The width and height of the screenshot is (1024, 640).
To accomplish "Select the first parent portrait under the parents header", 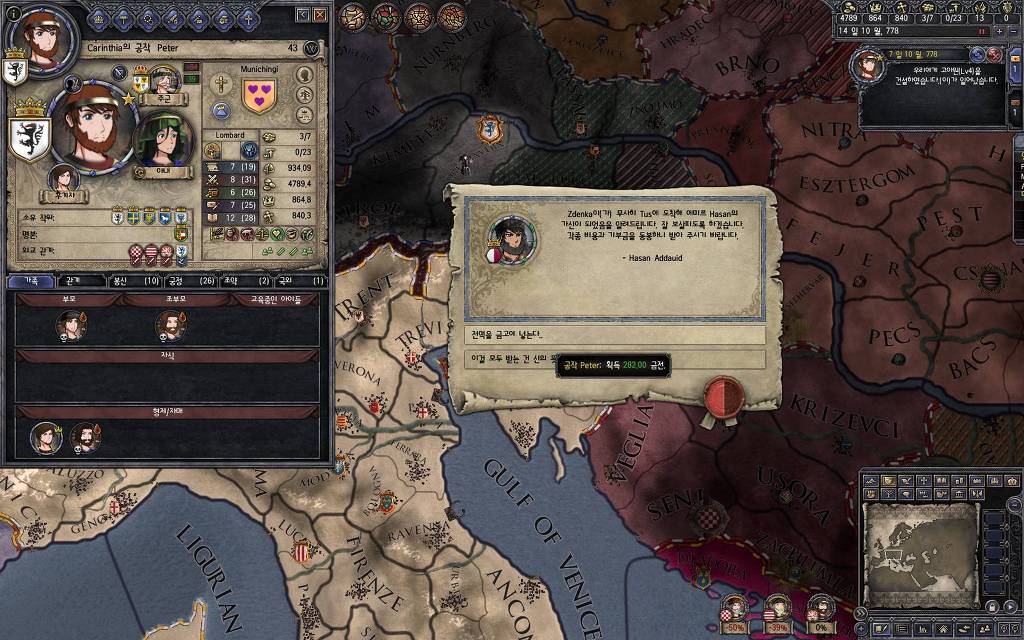I will tap(70, 324).
